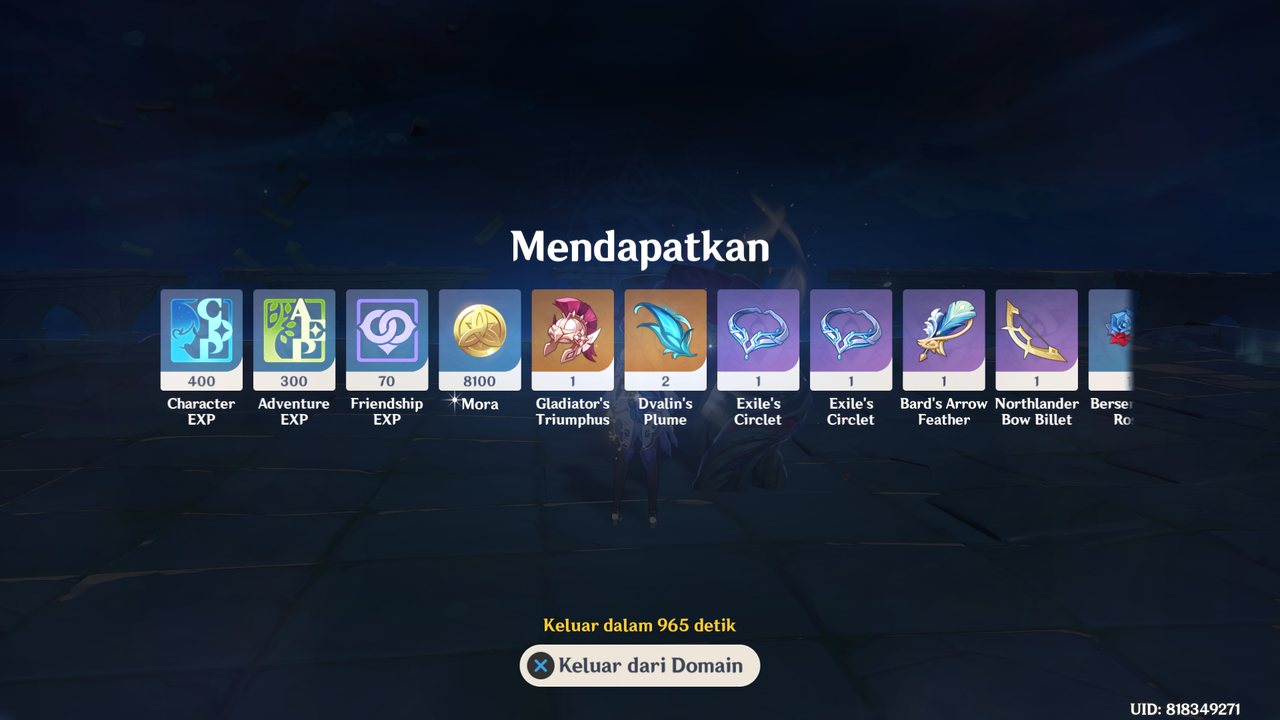Click the 2 quantity on Dvalin's Plume card
Screen dimensions: 1280x720
tap(665, 381)
